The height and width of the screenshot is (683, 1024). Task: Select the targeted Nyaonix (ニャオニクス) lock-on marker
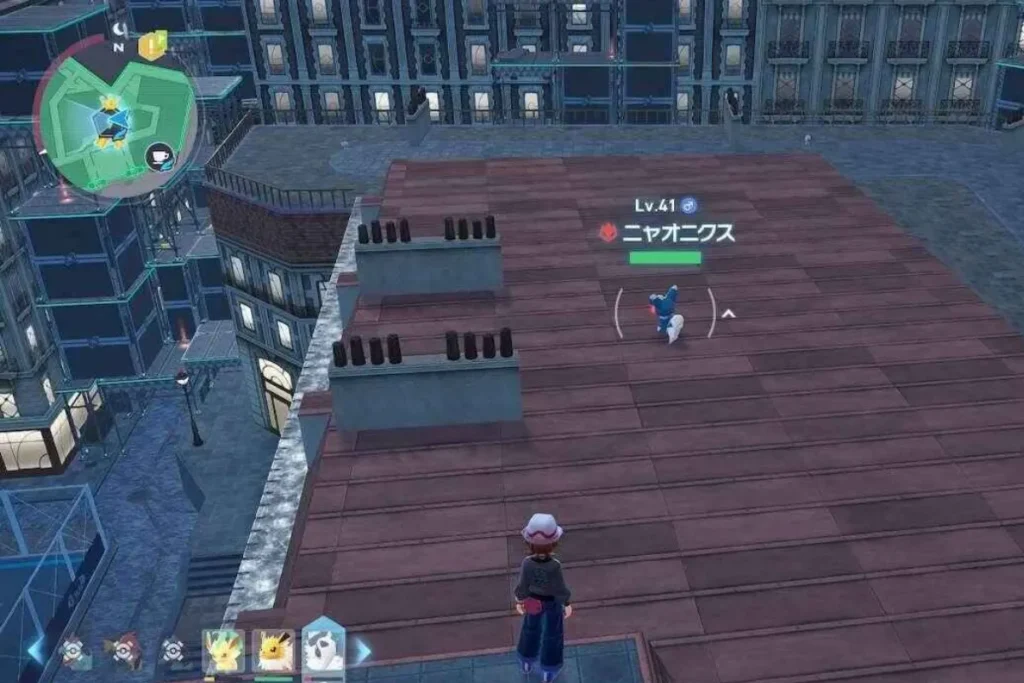point(665,313)
